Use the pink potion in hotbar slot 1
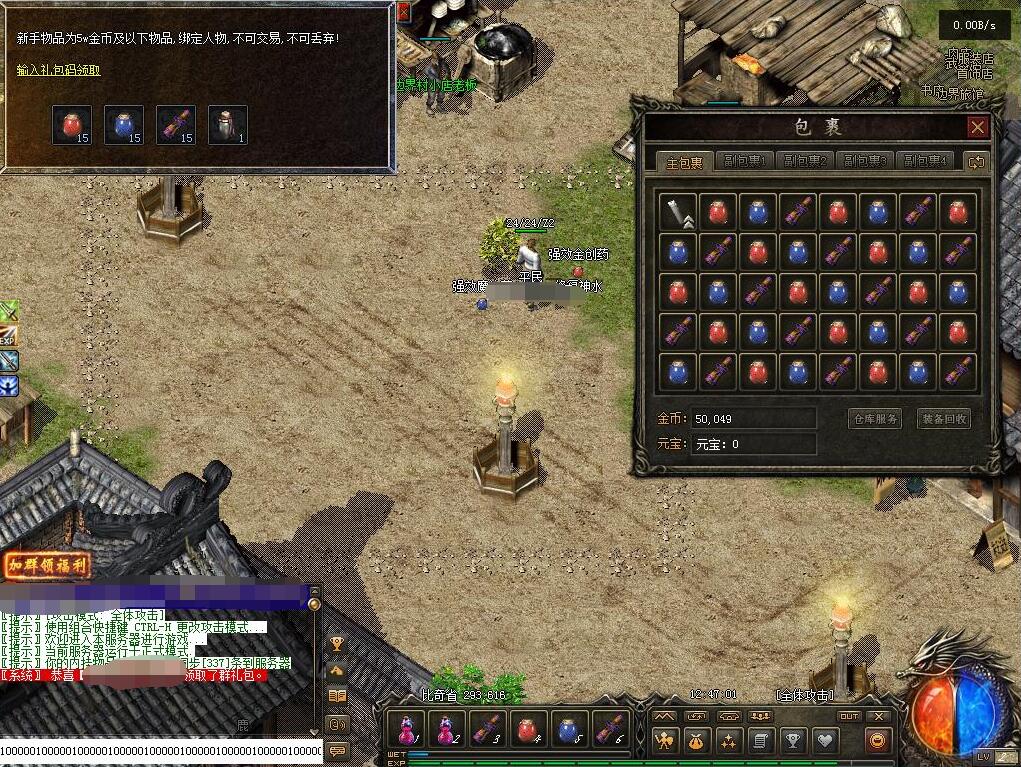Screen dimensions: 1021x767 click(x=407, y=728)
